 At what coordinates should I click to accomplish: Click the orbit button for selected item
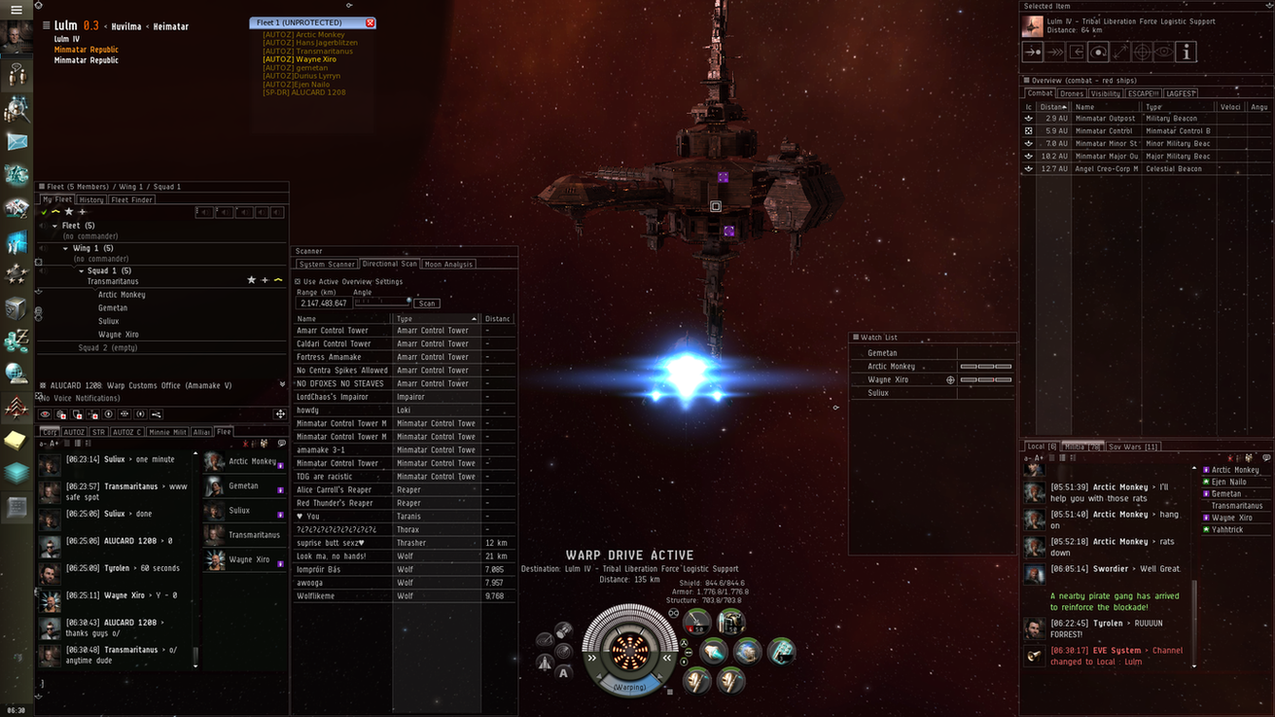[1098, 52]
